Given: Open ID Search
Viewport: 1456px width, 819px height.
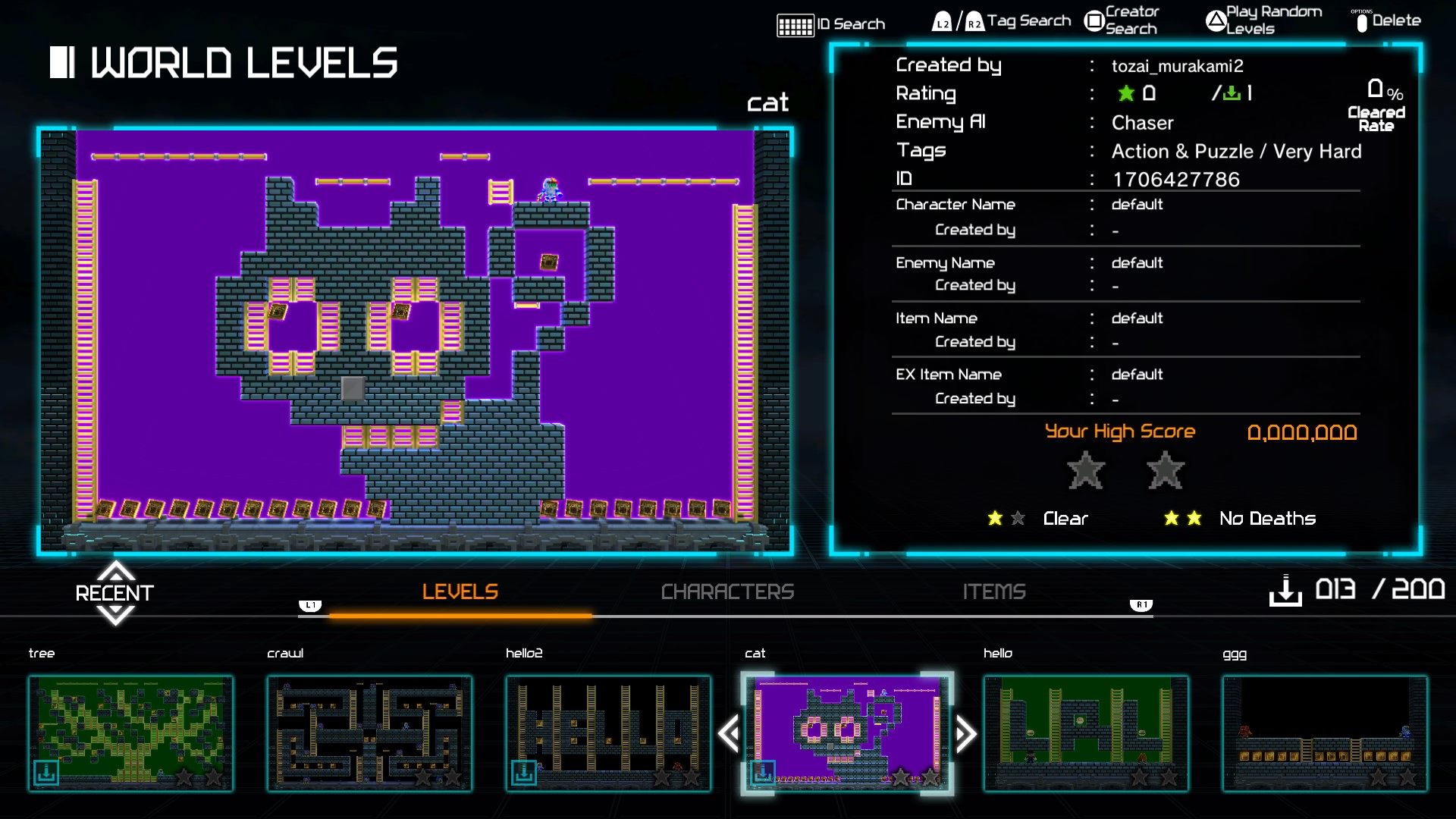Looking at the screenshot, I should coord(832,24).
